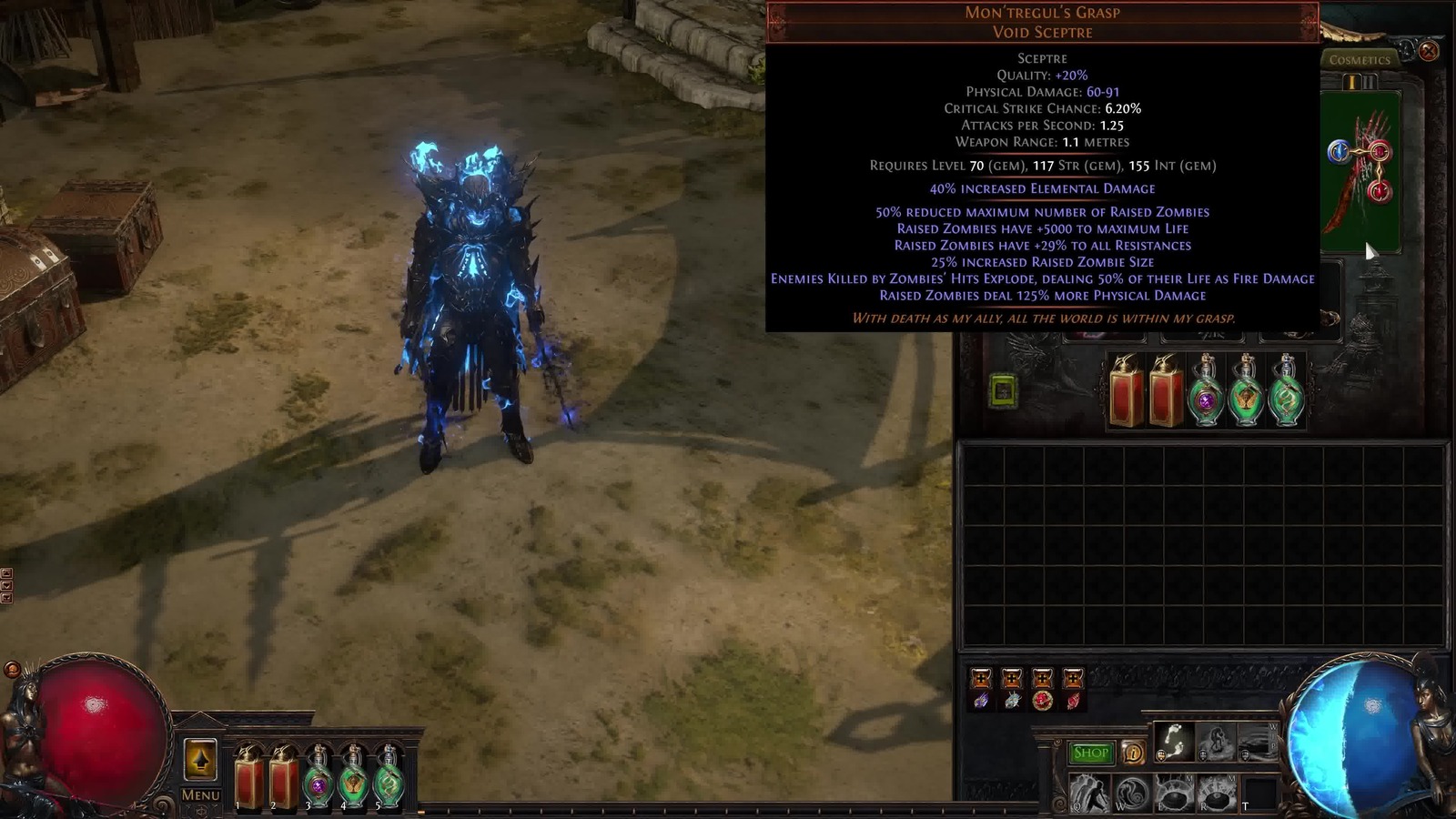Select the winged-emblem flask in the inventory panel
The image size is (1456, 819).
pyautogui.click(x=1246, y=391)
